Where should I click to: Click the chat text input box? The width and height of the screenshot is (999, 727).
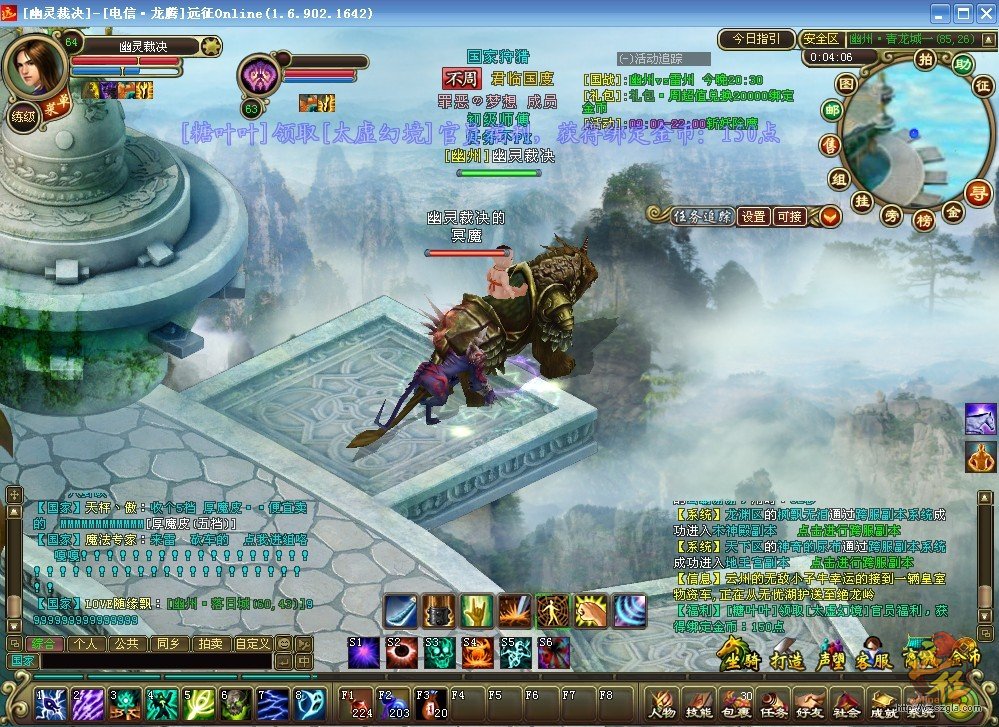(155, 661)
